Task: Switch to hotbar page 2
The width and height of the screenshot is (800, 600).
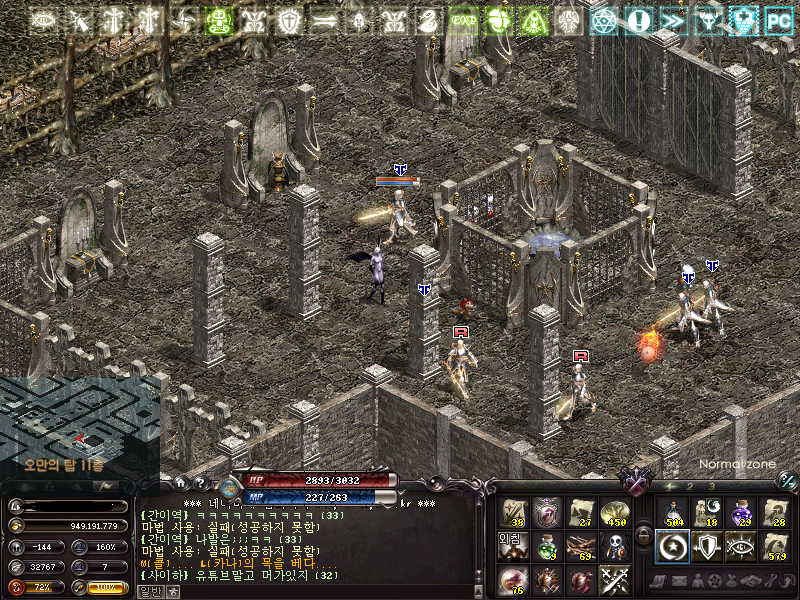Action: click(x=690, y=486)
